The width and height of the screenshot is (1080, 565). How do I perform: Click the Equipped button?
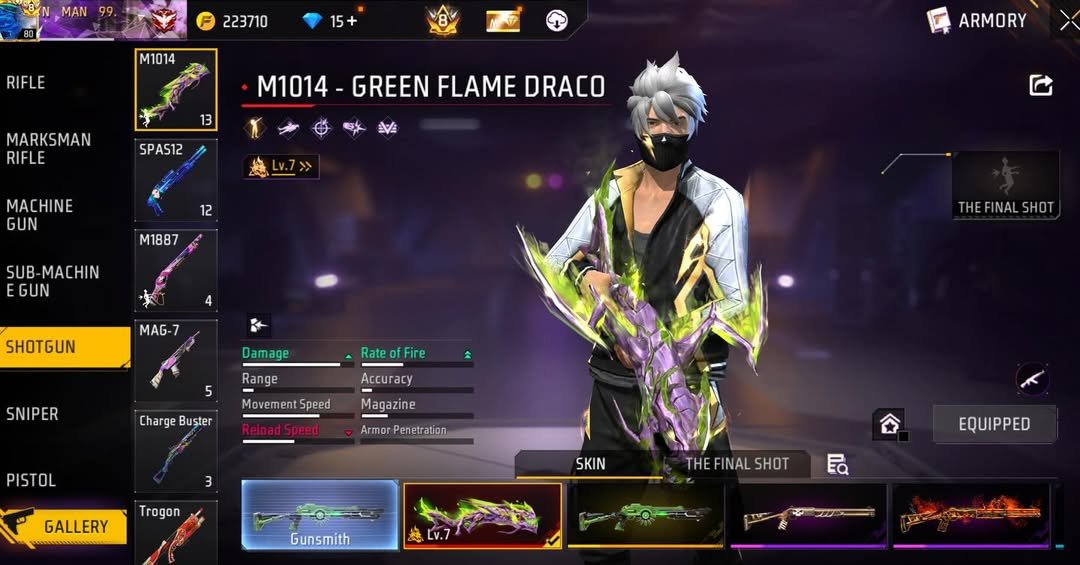coord(994,424)
